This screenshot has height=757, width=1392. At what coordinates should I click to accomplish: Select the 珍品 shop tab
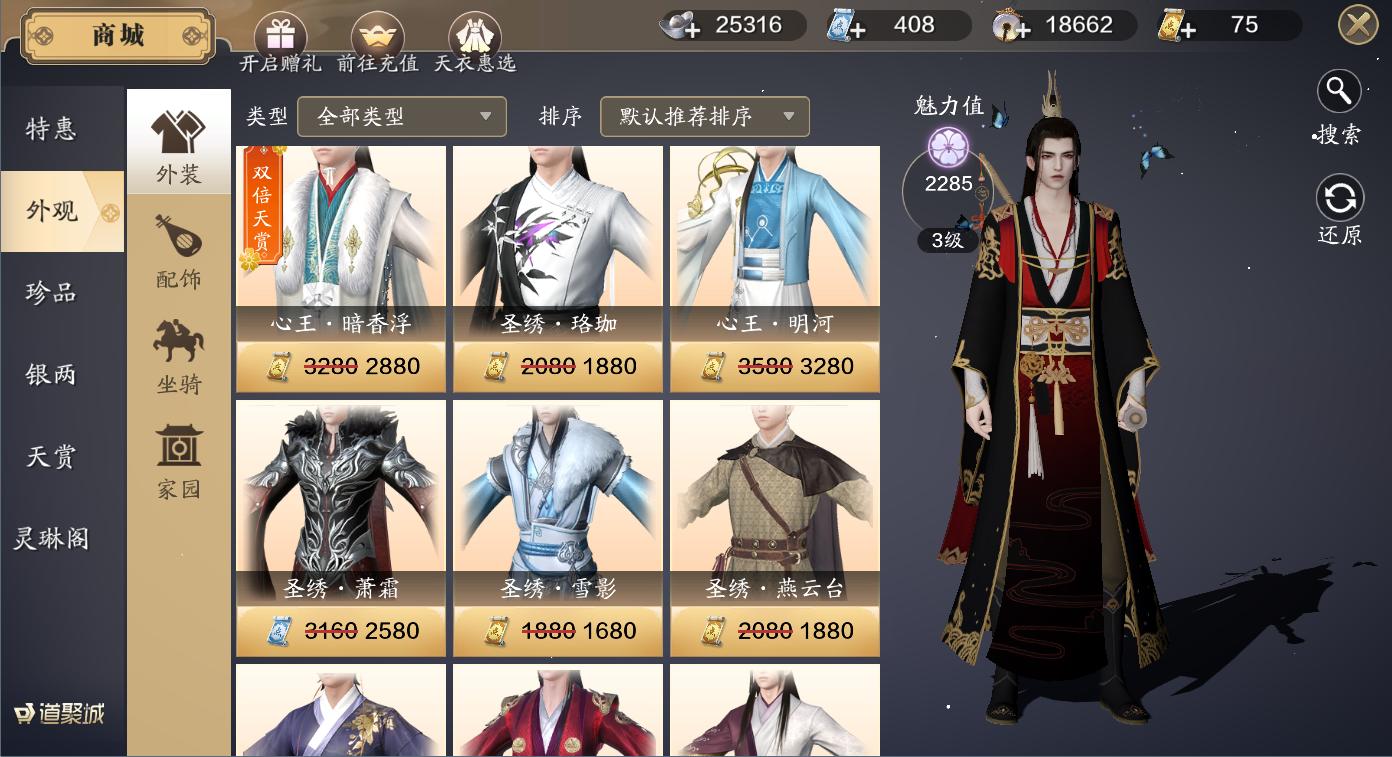52,293
